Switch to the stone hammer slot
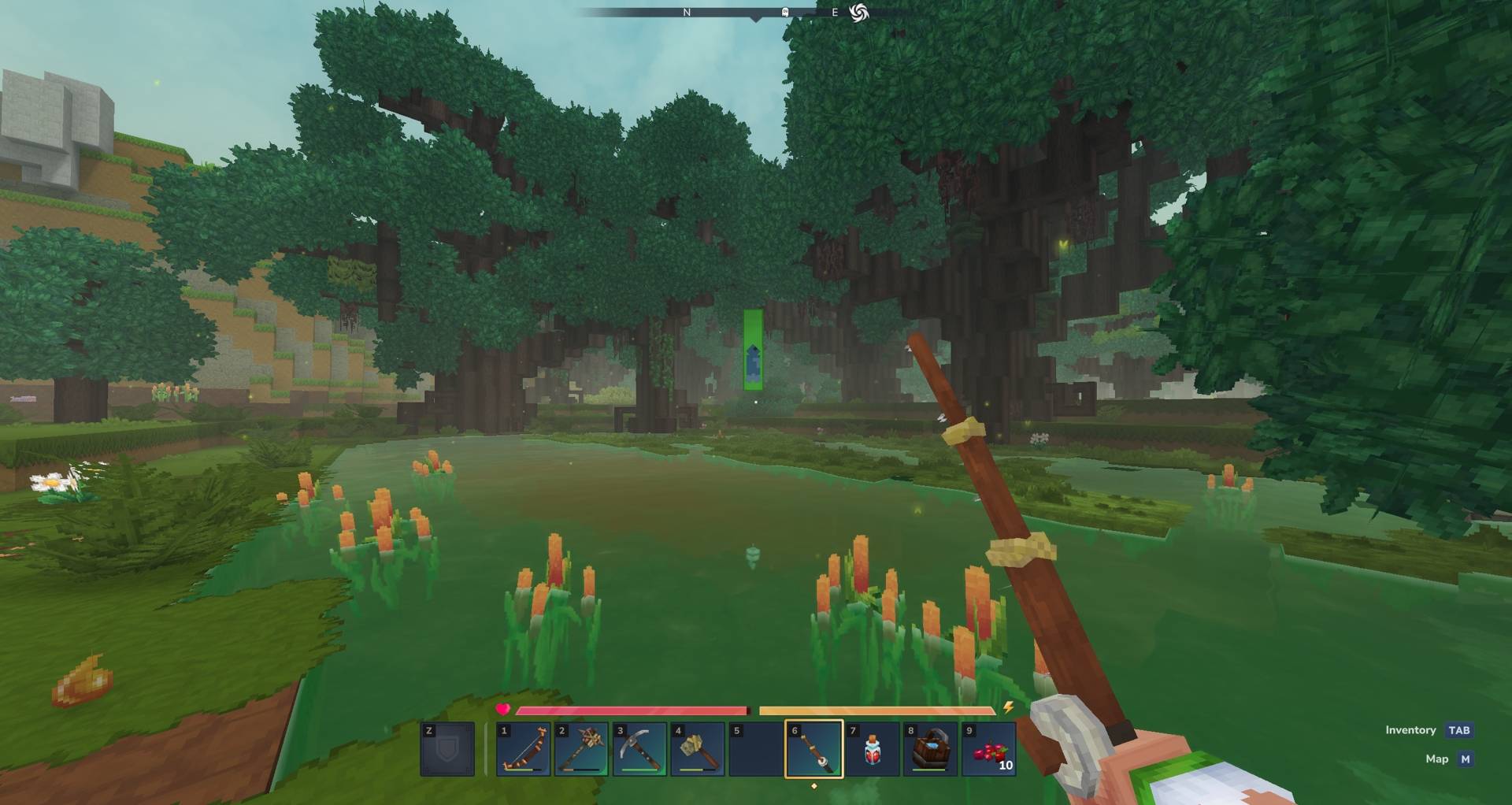The image size is (1512, 805). click(698, 749)
